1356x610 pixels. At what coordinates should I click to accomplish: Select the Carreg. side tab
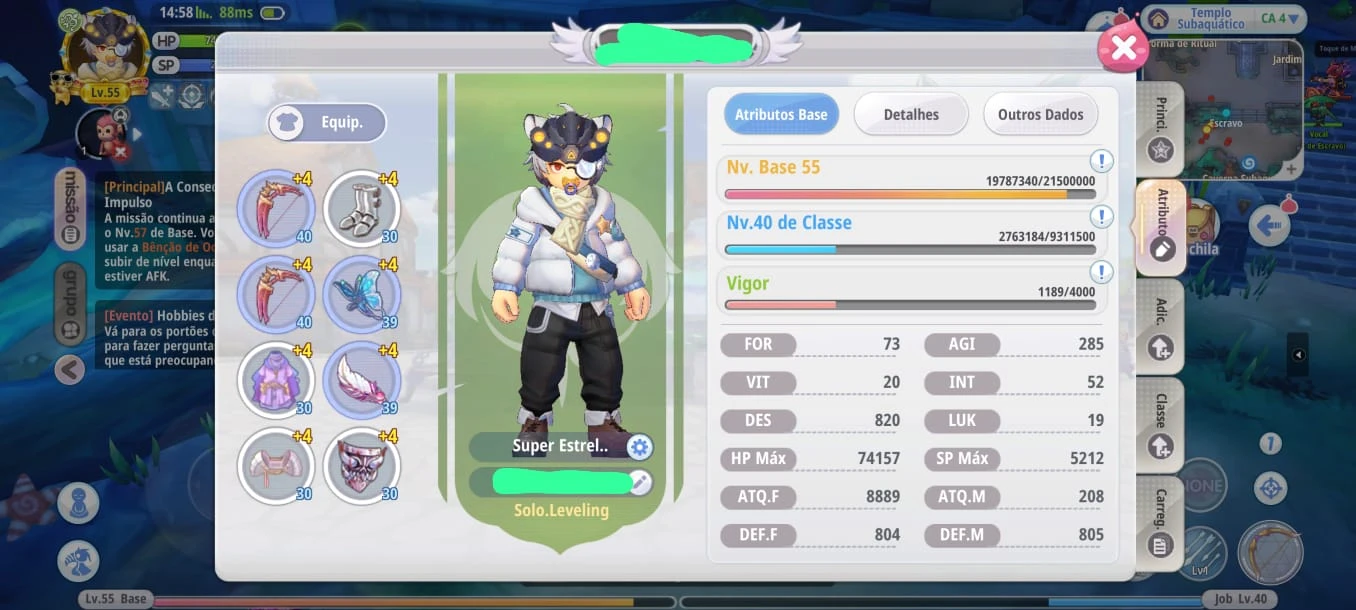(x=1160, y=524)
